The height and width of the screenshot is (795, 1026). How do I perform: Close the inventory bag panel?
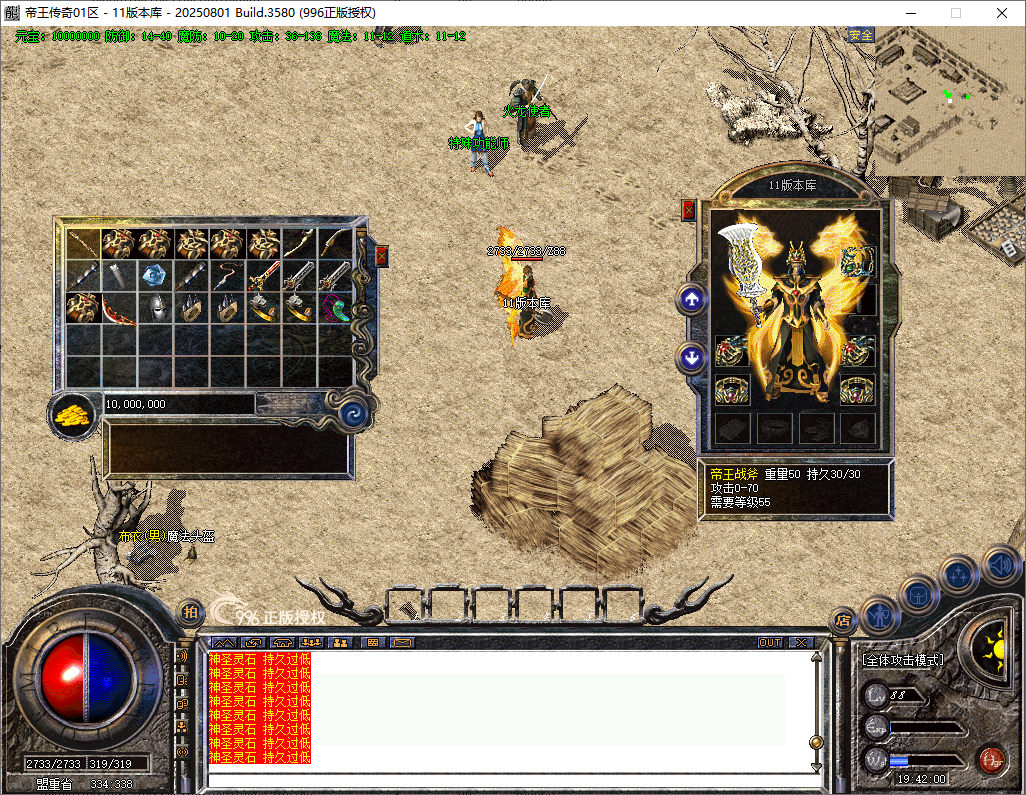(381, 256)
